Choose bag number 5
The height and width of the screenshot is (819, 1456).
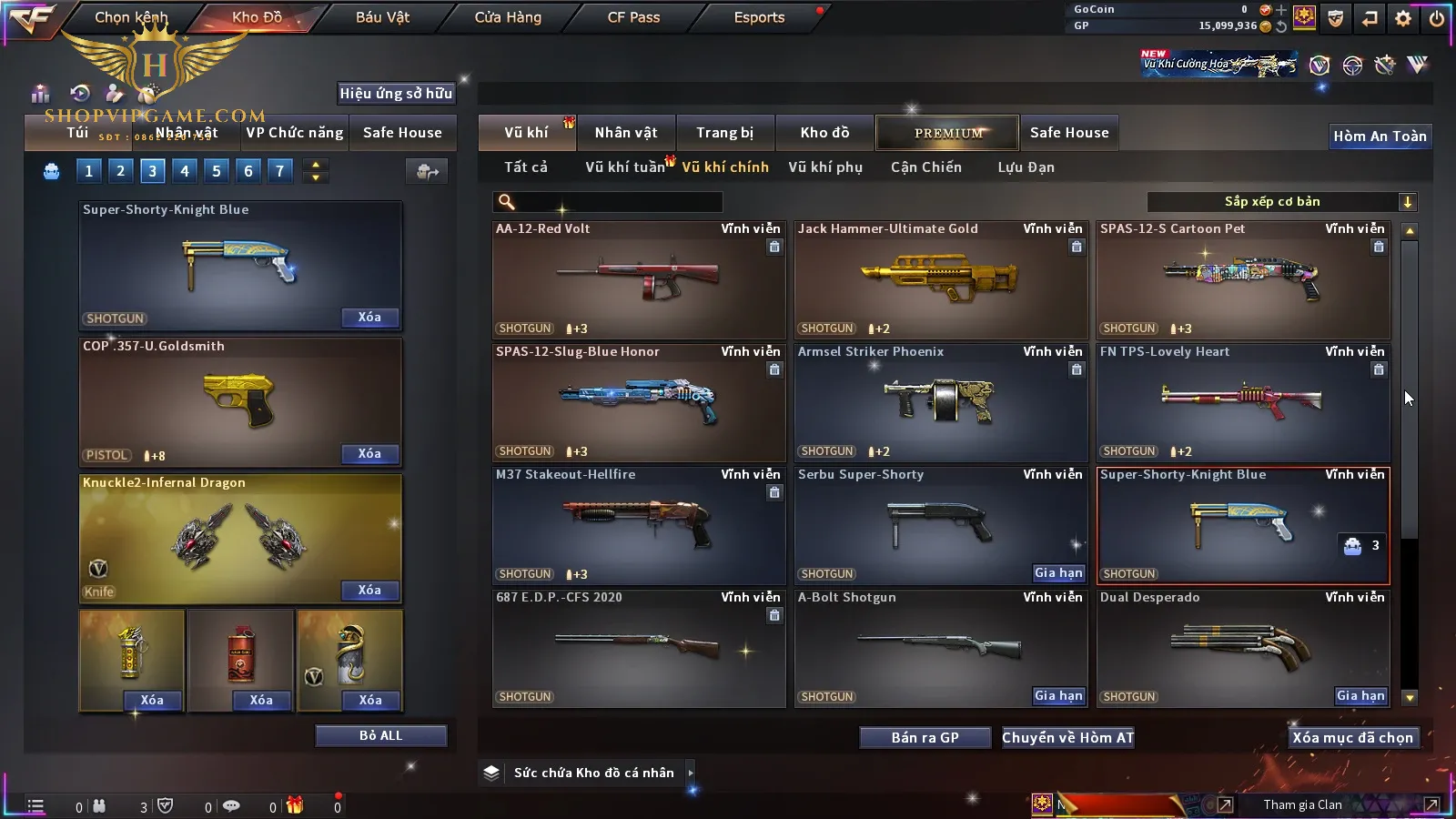(x=217, y=171)
